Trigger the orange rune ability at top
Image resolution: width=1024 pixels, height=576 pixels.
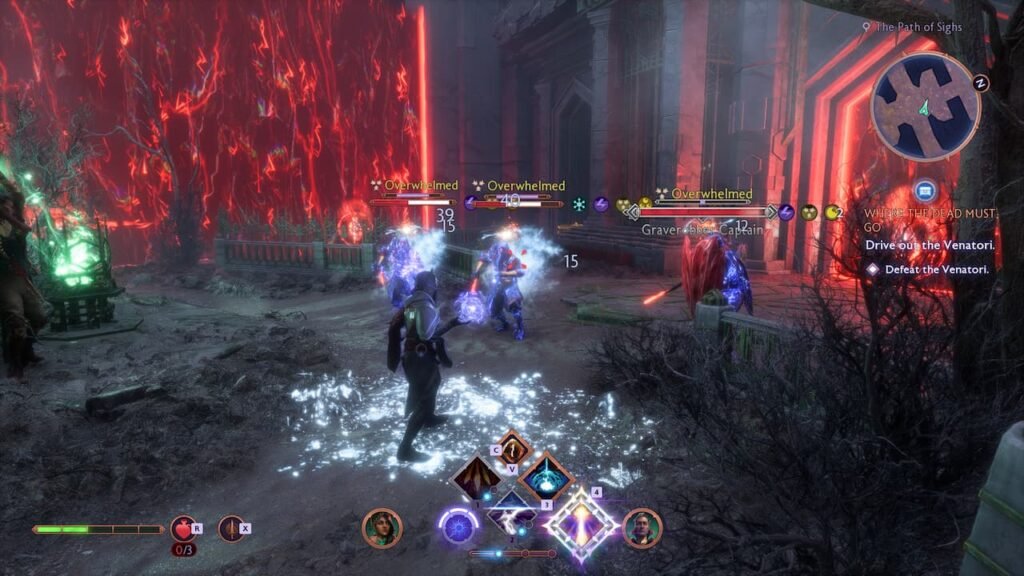513,448
